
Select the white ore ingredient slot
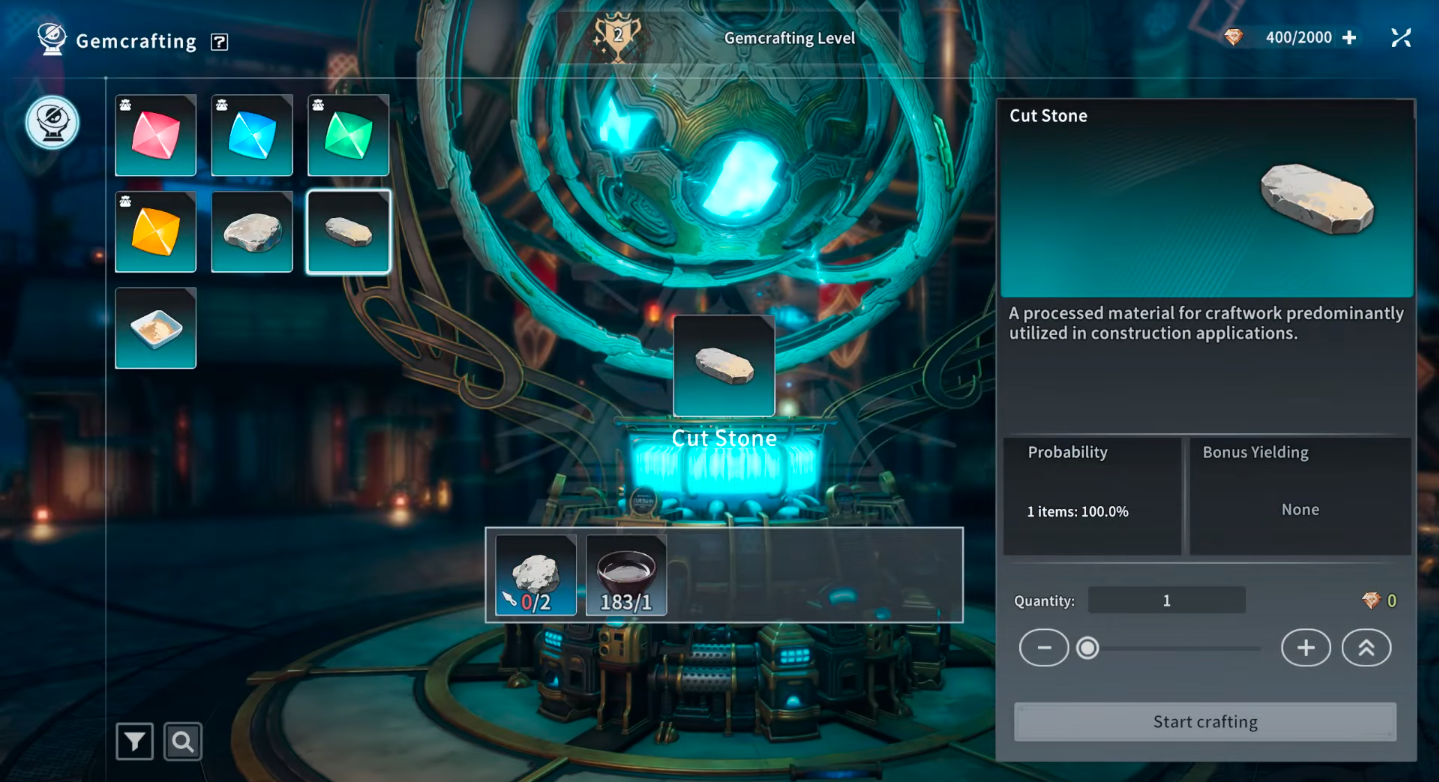536,575
